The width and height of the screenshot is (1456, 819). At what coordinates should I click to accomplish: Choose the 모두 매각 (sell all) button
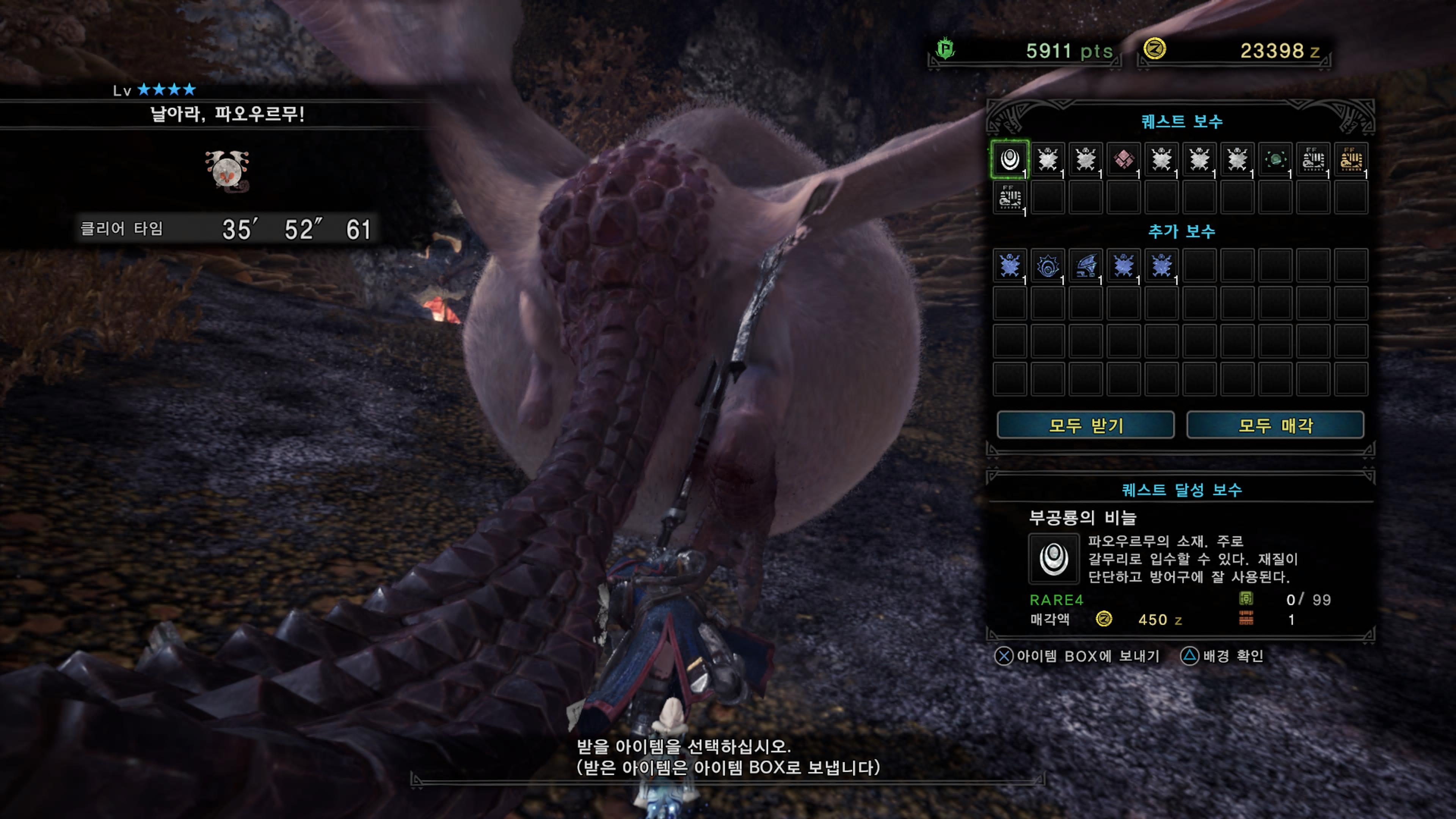[1275, 425]
